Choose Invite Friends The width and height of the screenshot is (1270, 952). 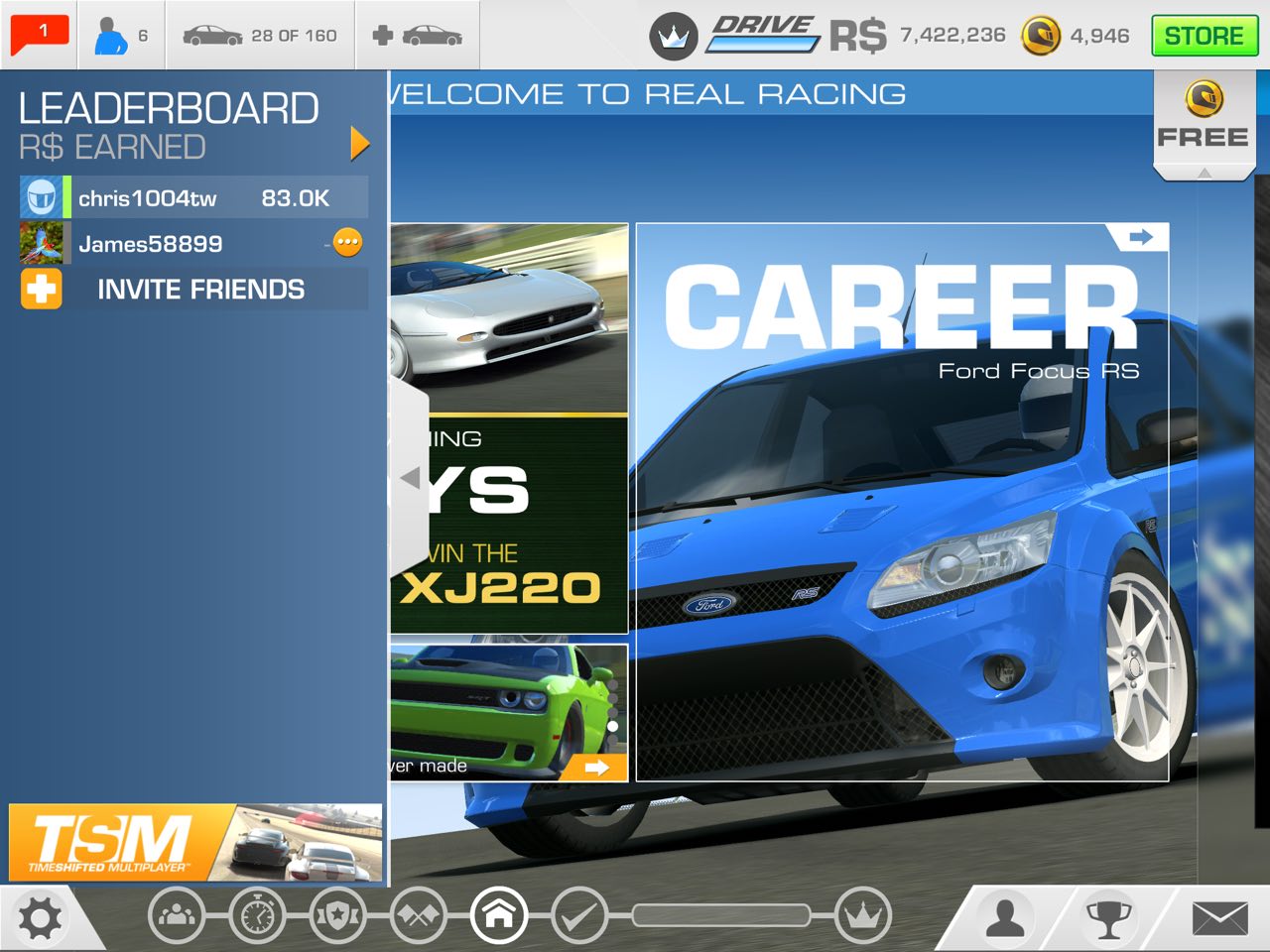(x=193, y=290)
